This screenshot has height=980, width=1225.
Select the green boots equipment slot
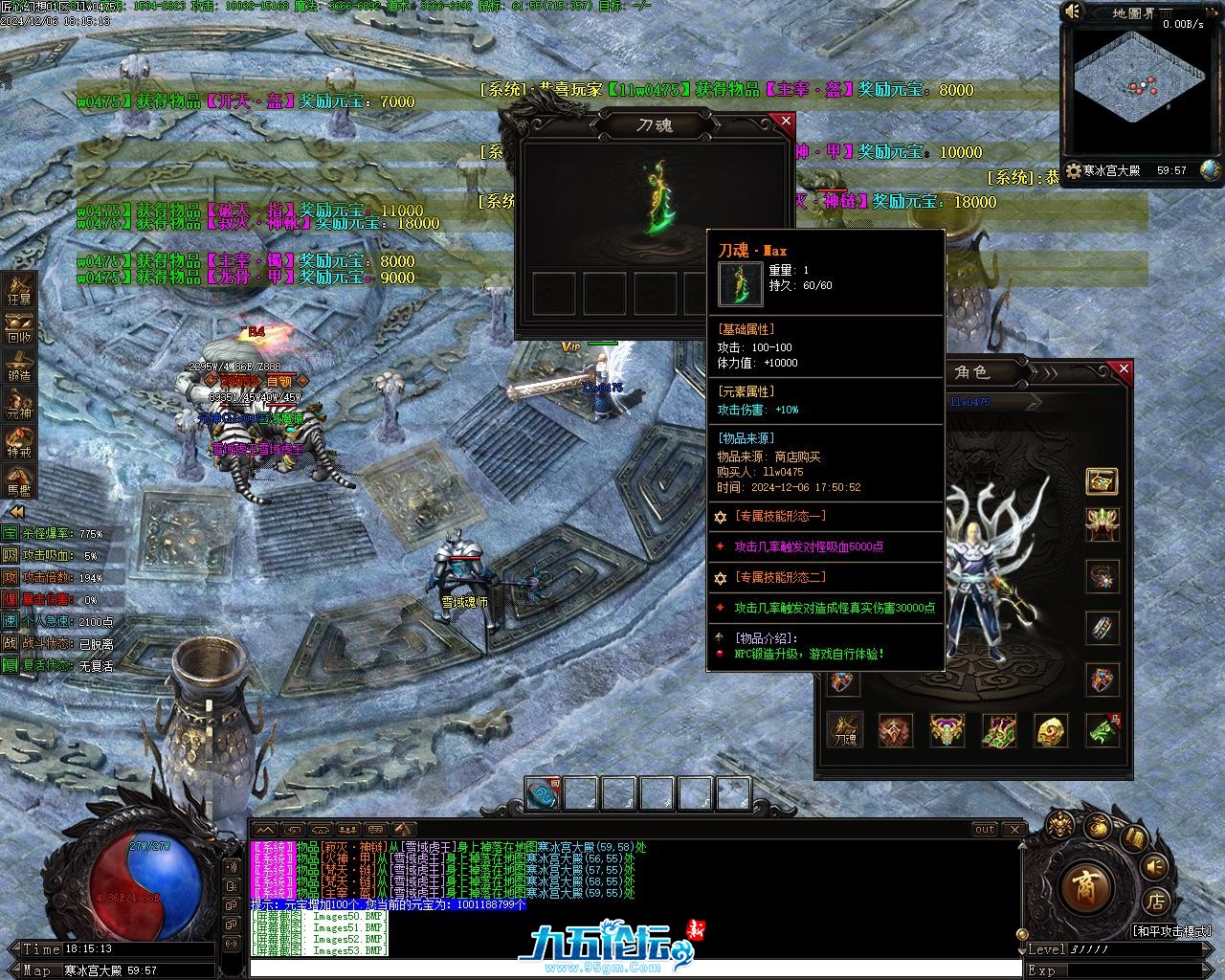tap(999, 730)
